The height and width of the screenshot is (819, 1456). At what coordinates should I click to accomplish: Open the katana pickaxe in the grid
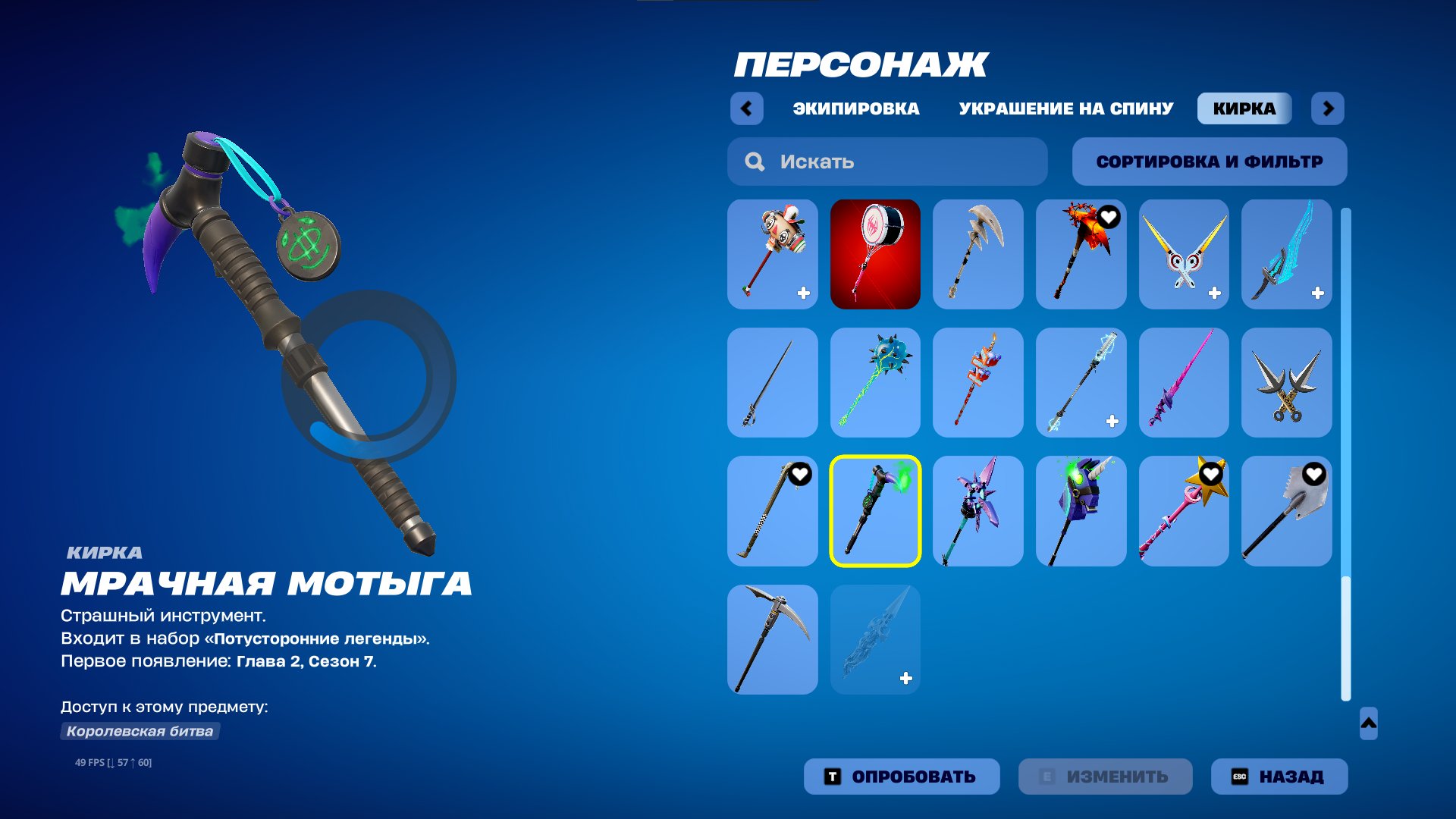click(771, 383)
